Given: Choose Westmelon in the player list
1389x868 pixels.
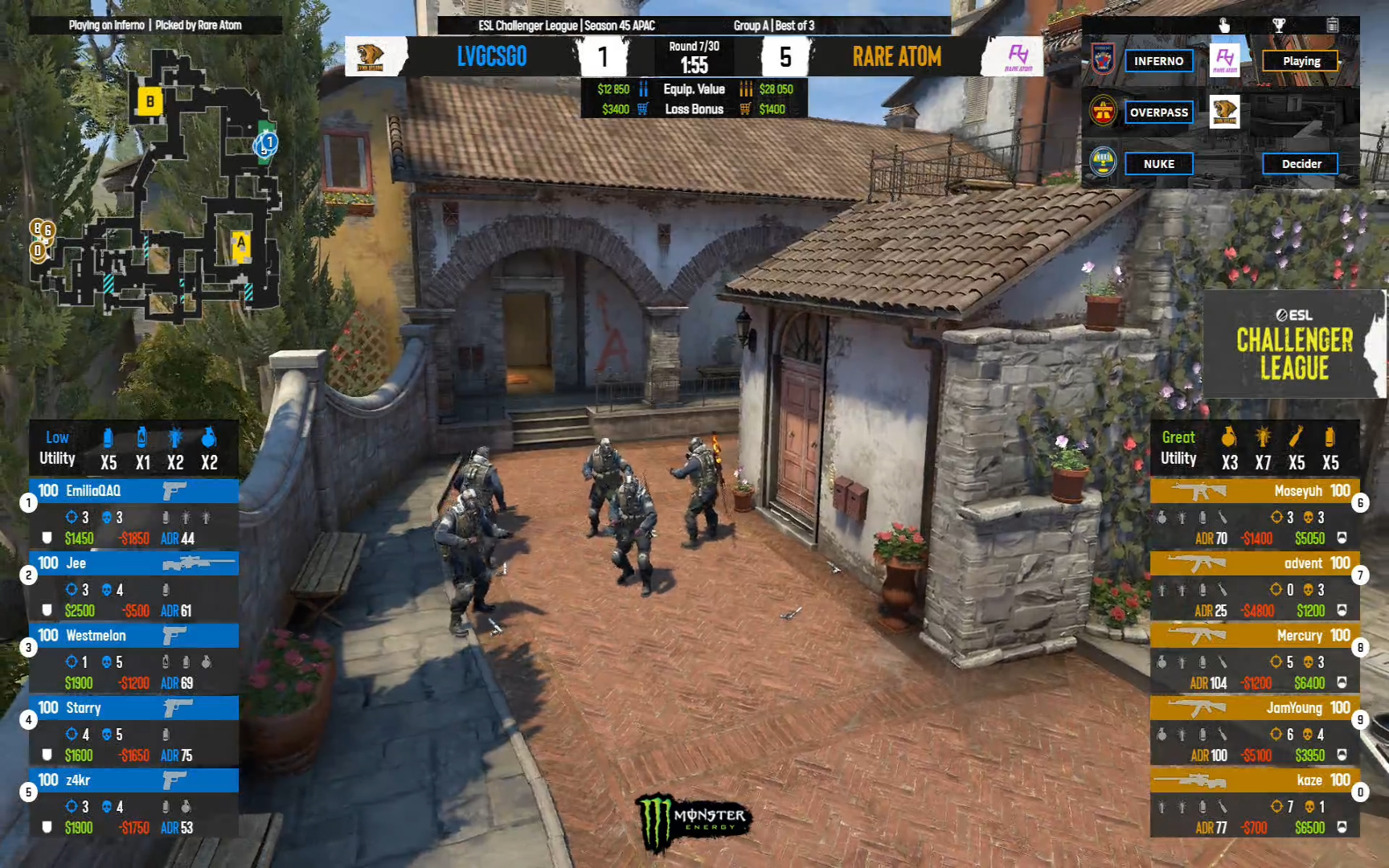Looking at the screenshot, I should [133, 636].
